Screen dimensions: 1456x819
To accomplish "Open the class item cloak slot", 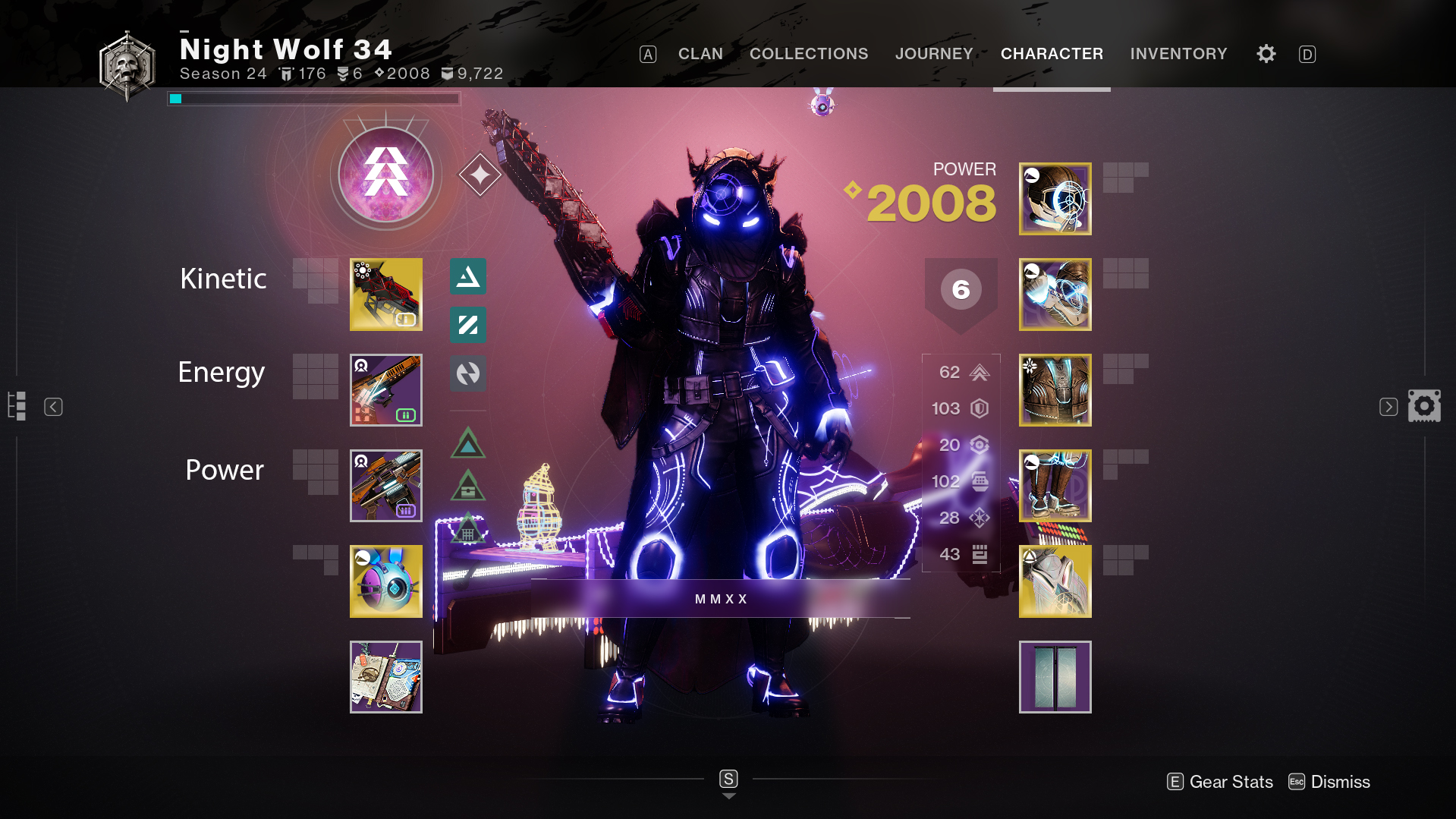I will (1055, 581).
